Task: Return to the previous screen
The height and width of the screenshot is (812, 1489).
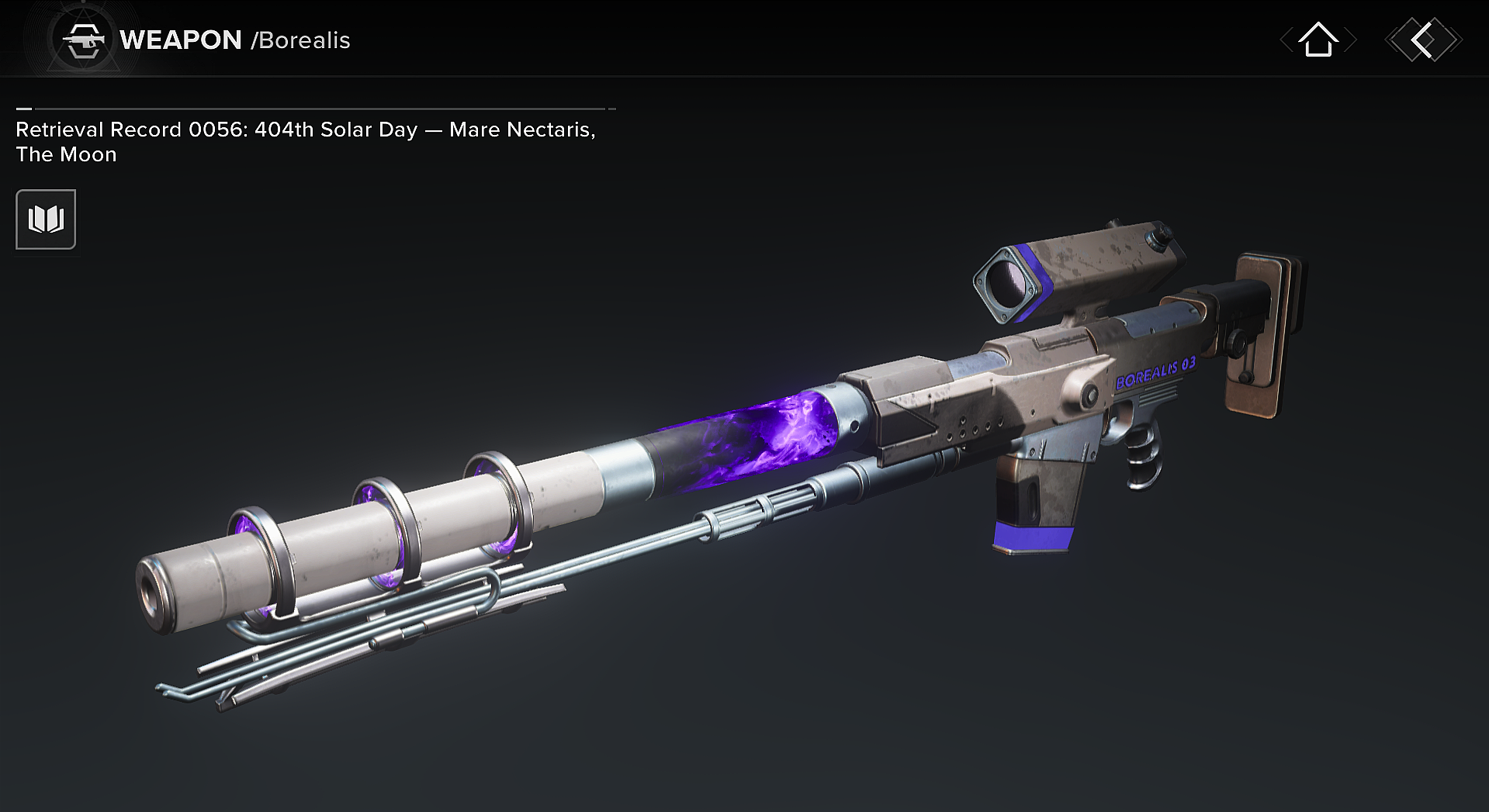Action: pyautogui.click(x=1423, y=40)
